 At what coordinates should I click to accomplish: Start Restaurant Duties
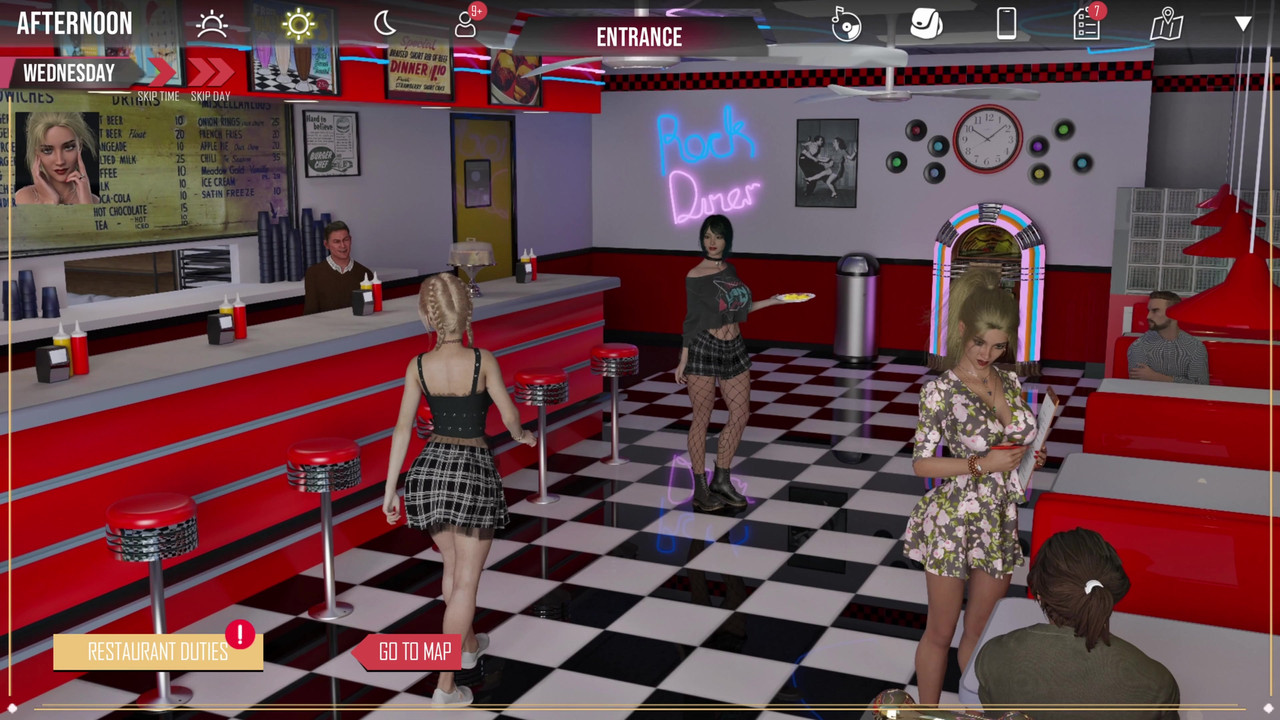click(158, 652)
